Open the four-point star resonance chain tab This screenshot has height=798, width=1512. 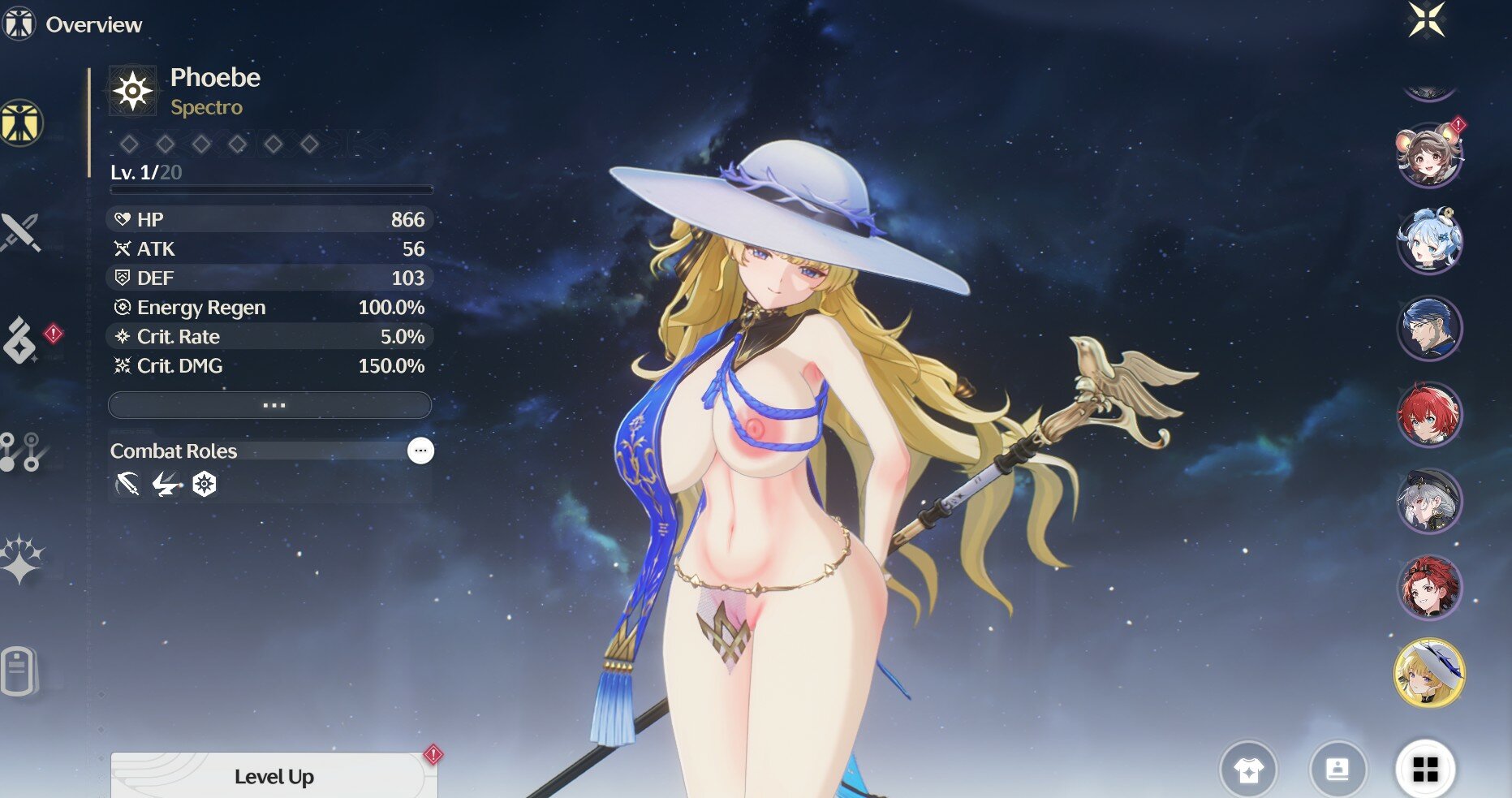click(x=21, y=560)
